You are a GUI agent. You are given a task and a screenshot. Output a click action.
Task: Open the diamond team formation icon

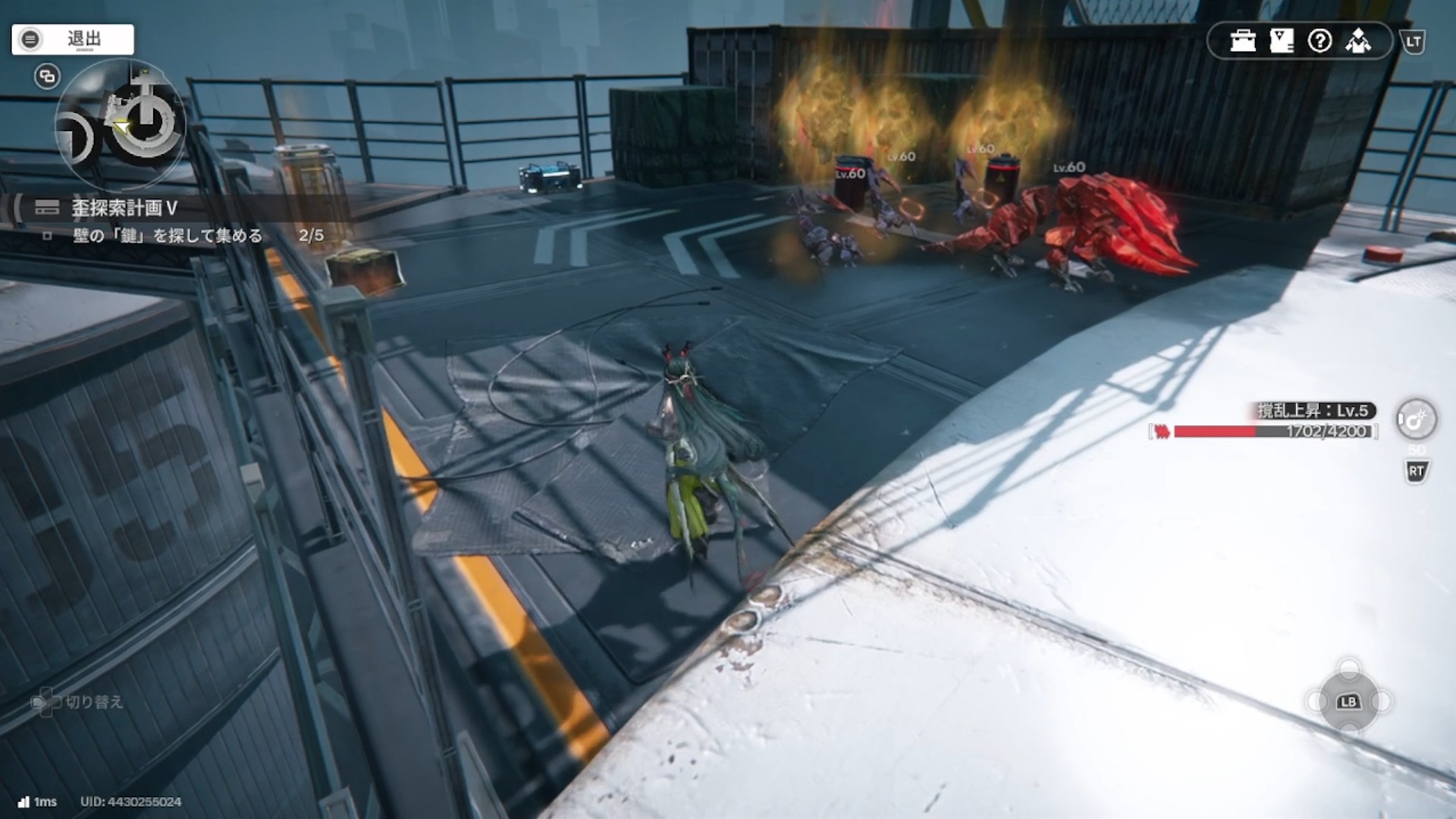pos(1358,41)
